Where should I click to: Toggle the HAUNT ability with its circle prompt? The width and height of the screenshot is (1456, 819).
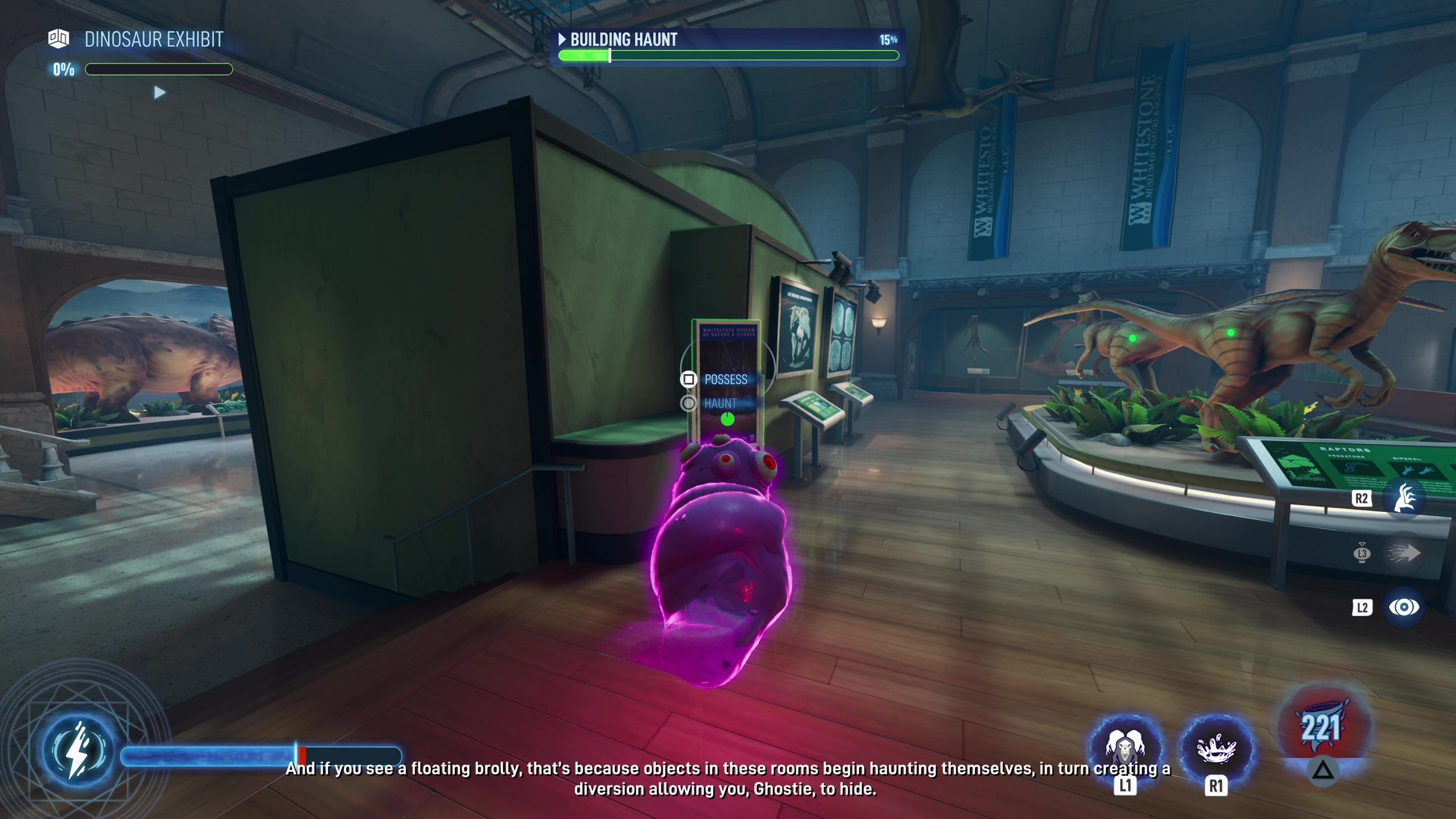pyautogui.click(x=689, y=404)
